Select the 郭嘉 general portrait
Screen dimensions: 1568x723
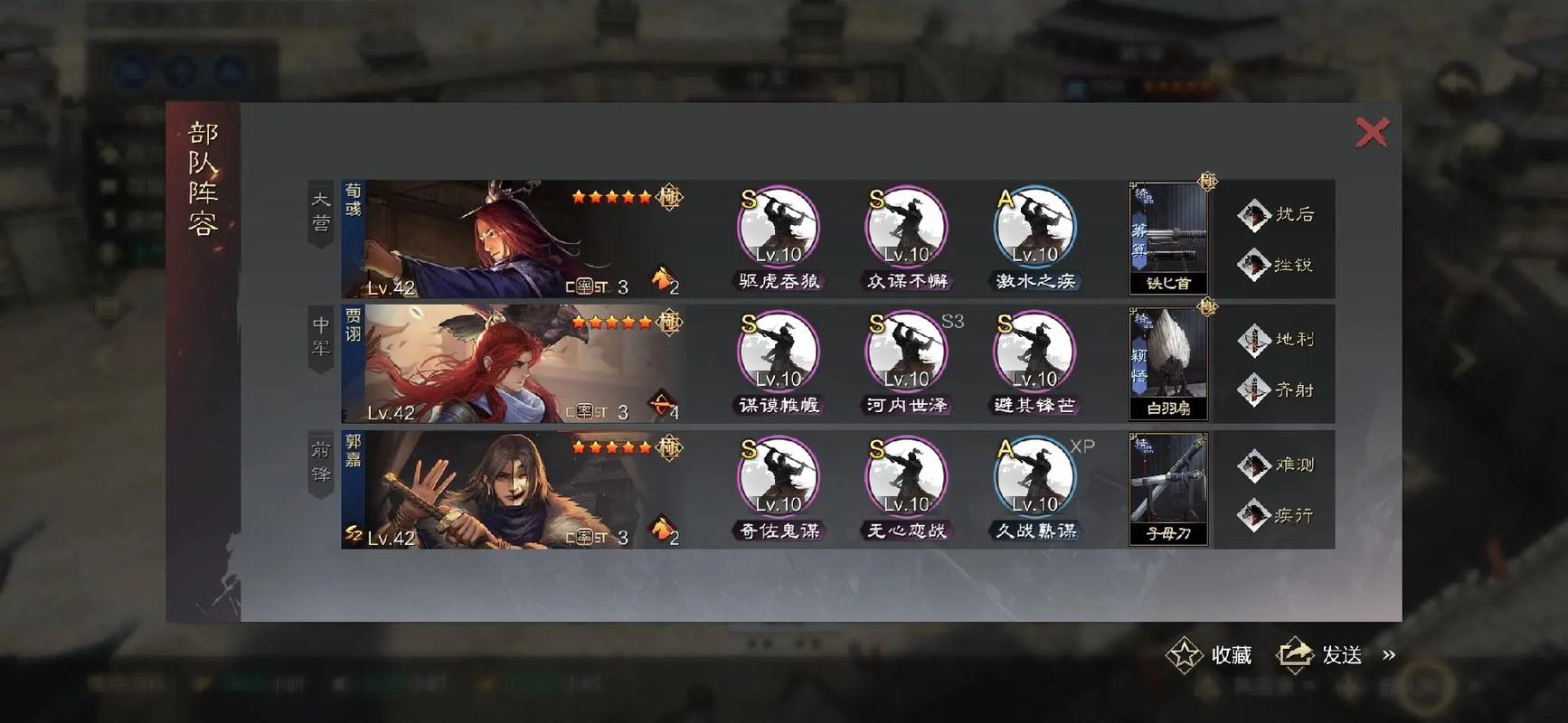point(512,490)
